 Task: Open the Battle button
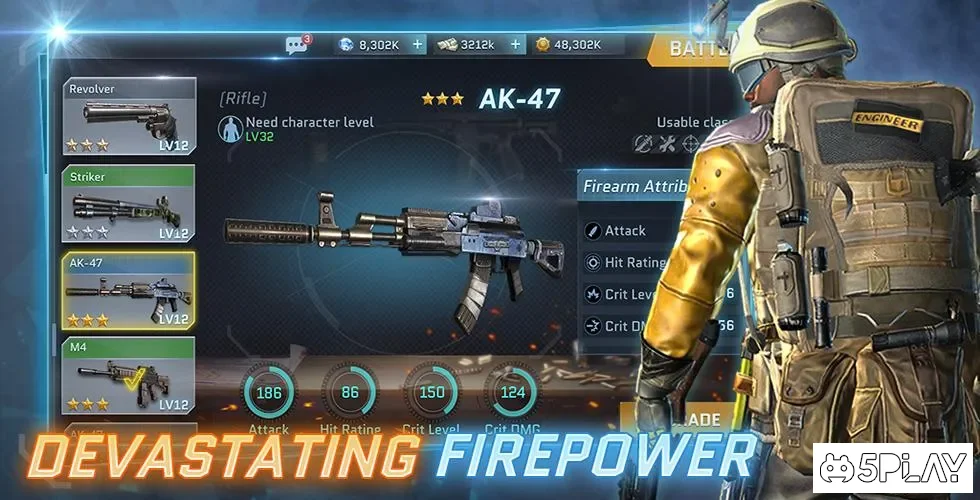688,48
